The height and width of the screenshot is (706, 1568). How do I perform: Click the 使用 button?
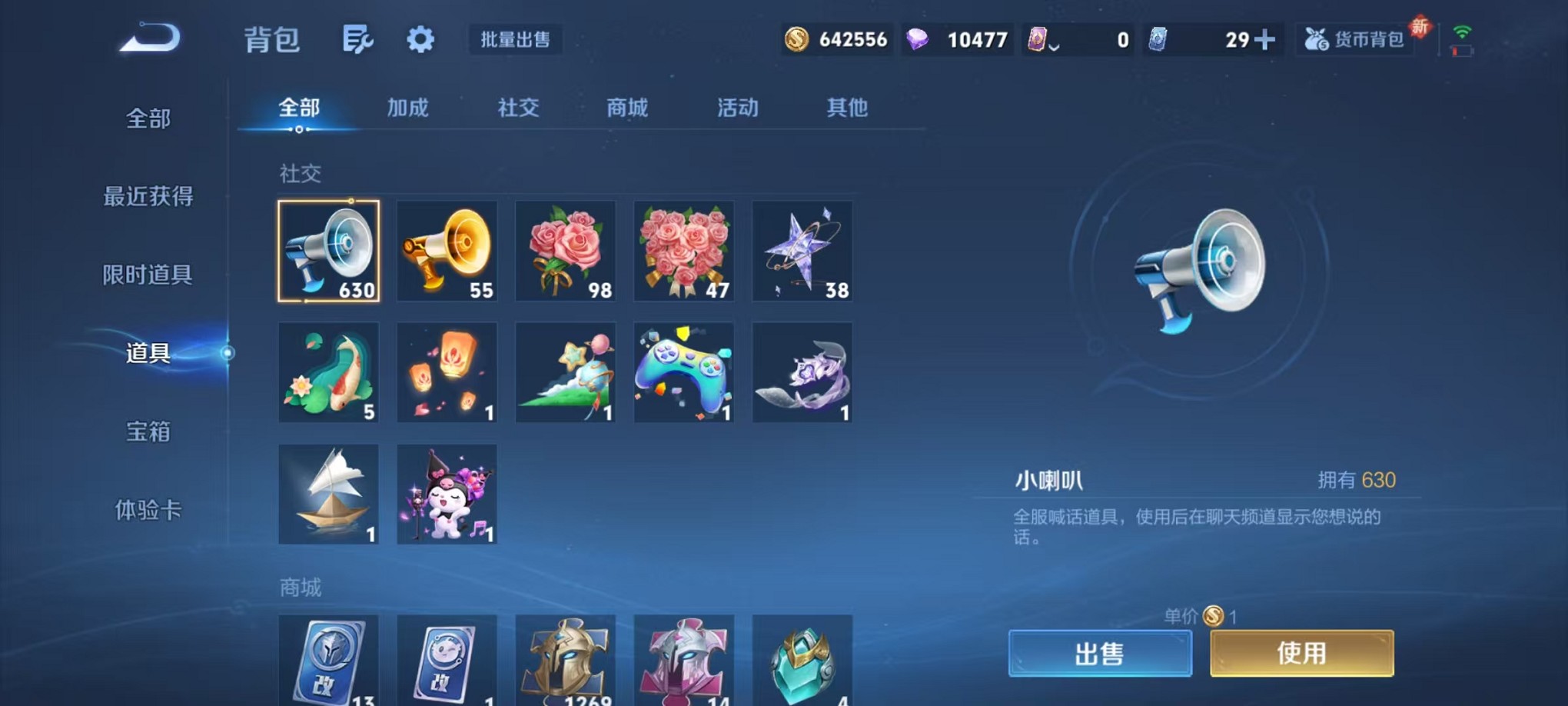[1301, 652]
